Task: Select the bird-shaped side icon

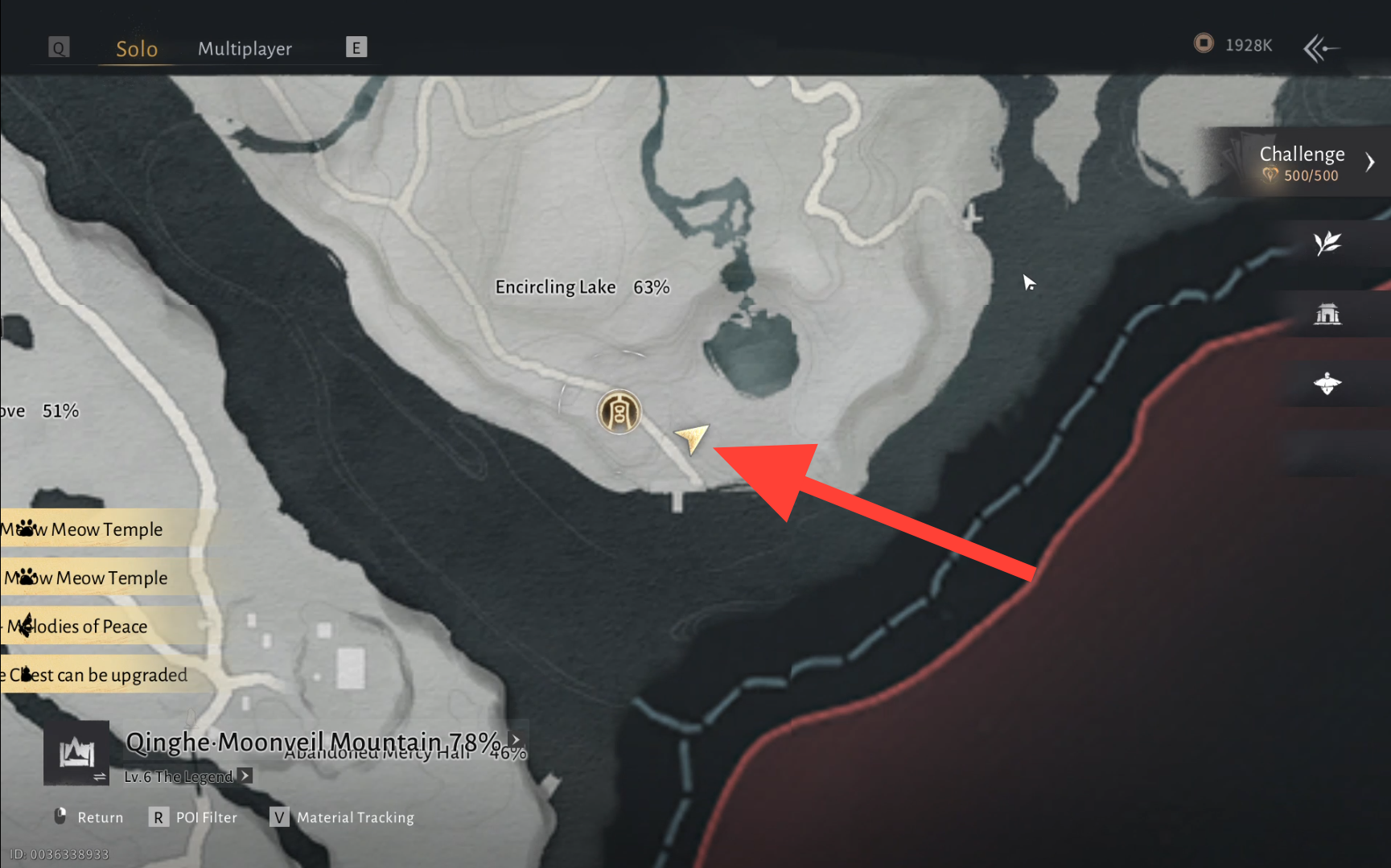Action: (1327, 384)
